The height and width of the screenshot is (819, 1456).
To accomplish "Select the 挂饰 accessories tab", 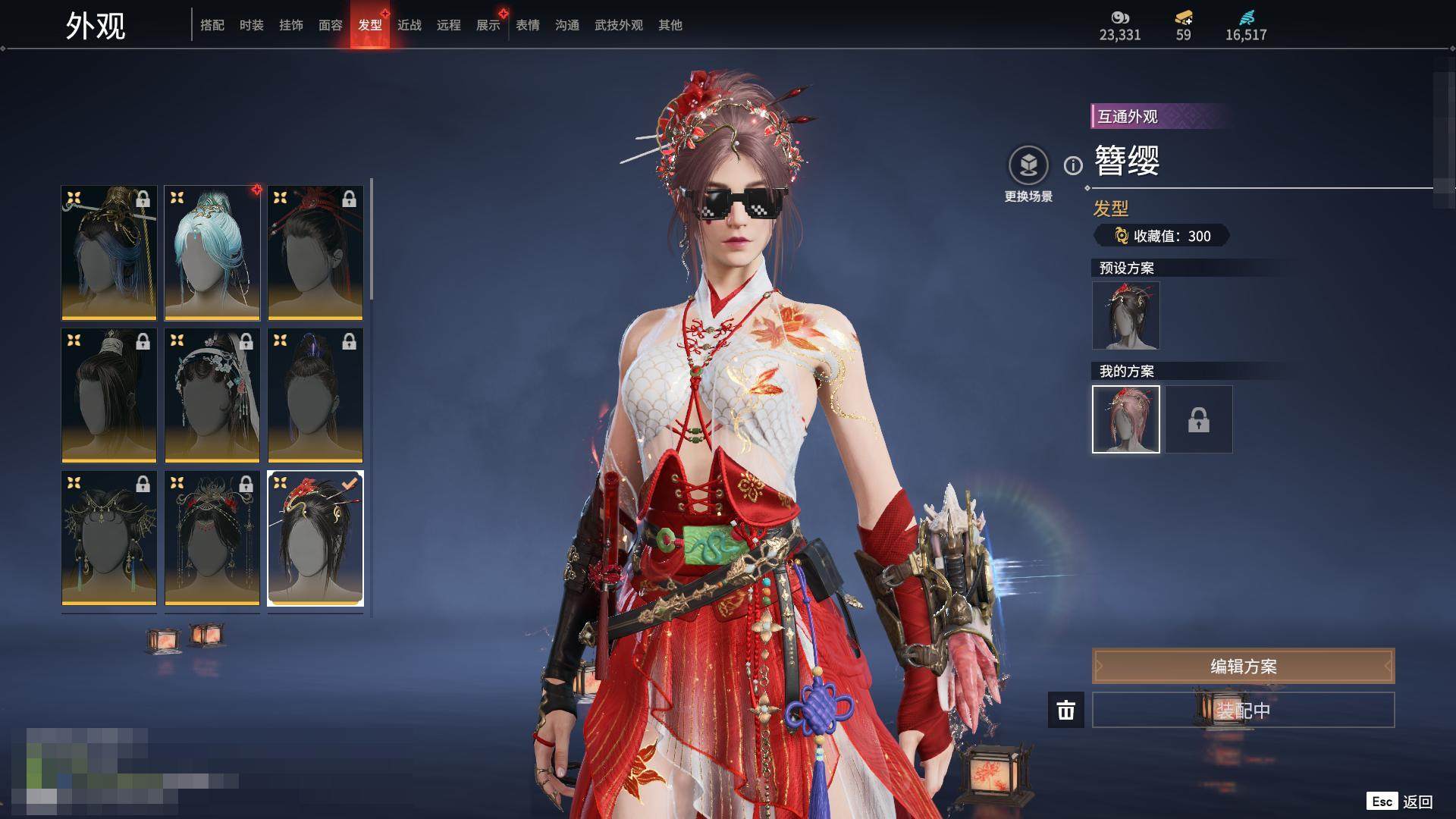I will (291, 25).
